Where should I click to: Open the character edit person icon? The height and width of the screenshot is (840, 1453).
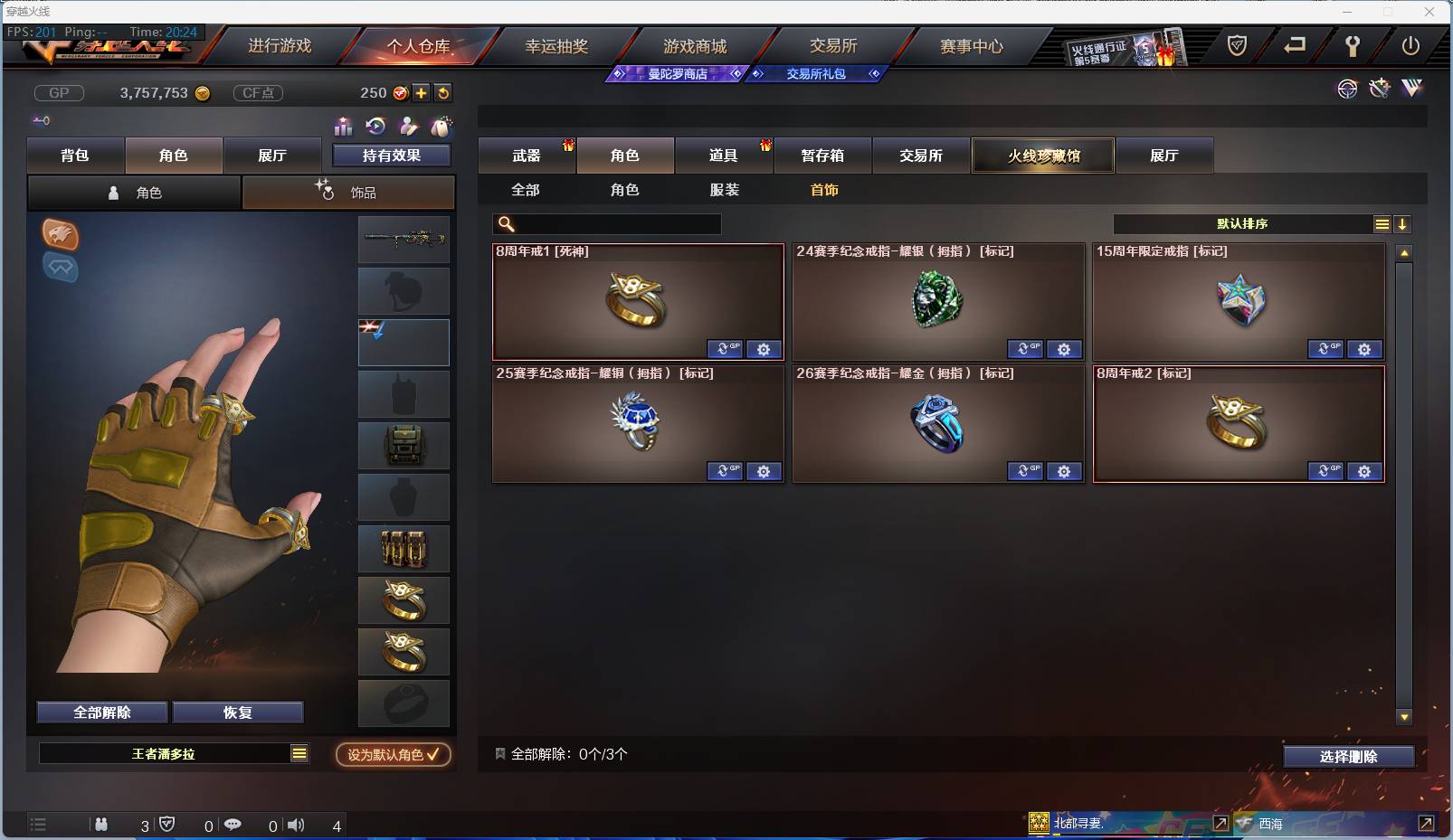[x=407, y=127]
